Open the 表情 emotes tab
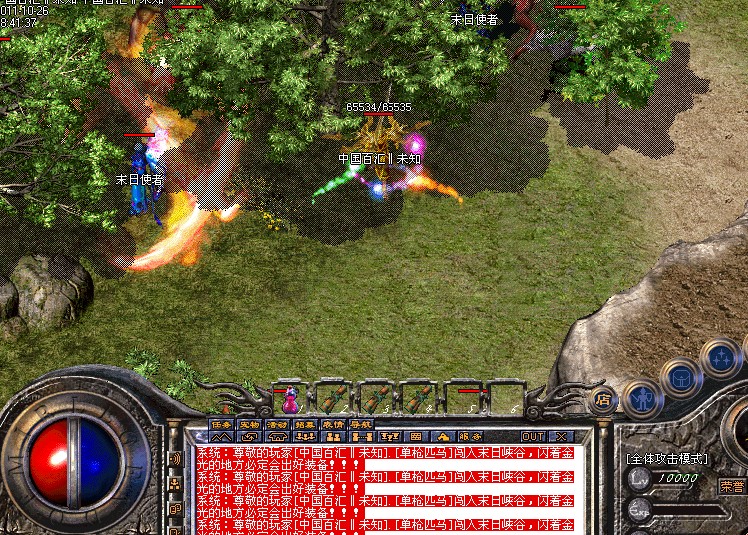 [x=333, y=425]
